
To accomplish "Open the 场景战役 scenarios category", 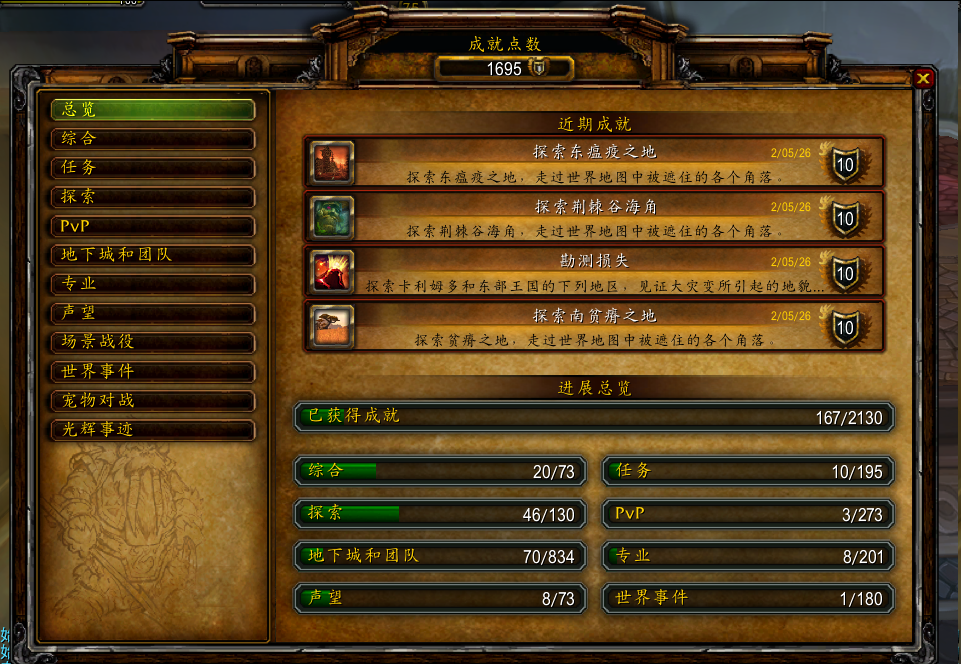I will tap(153, 341).
